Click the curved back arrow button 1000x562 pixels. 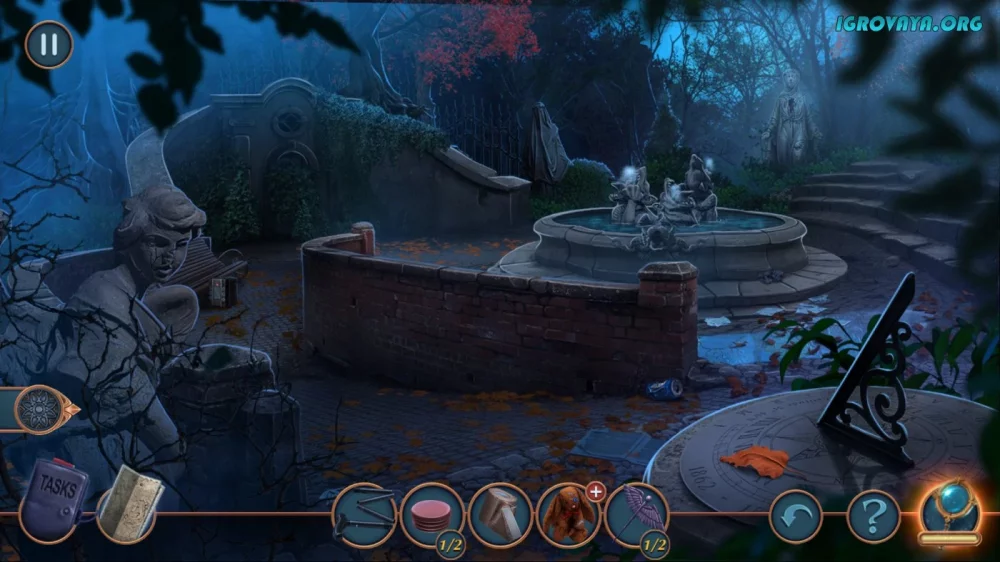point(795,517)
